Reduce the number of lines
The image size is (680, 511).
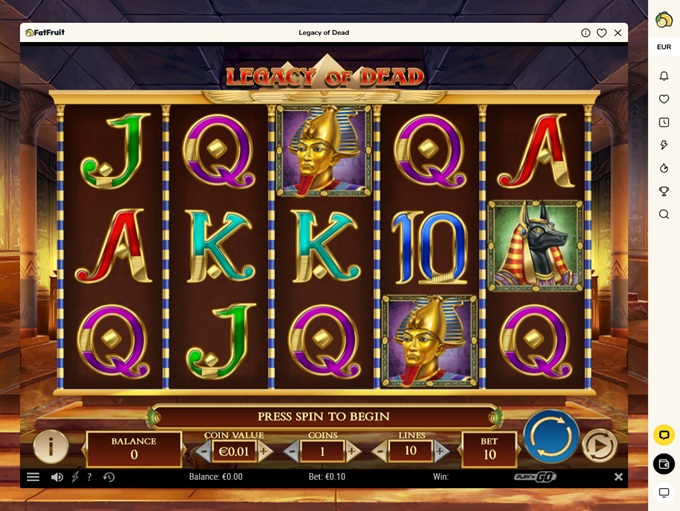(379, 451)
